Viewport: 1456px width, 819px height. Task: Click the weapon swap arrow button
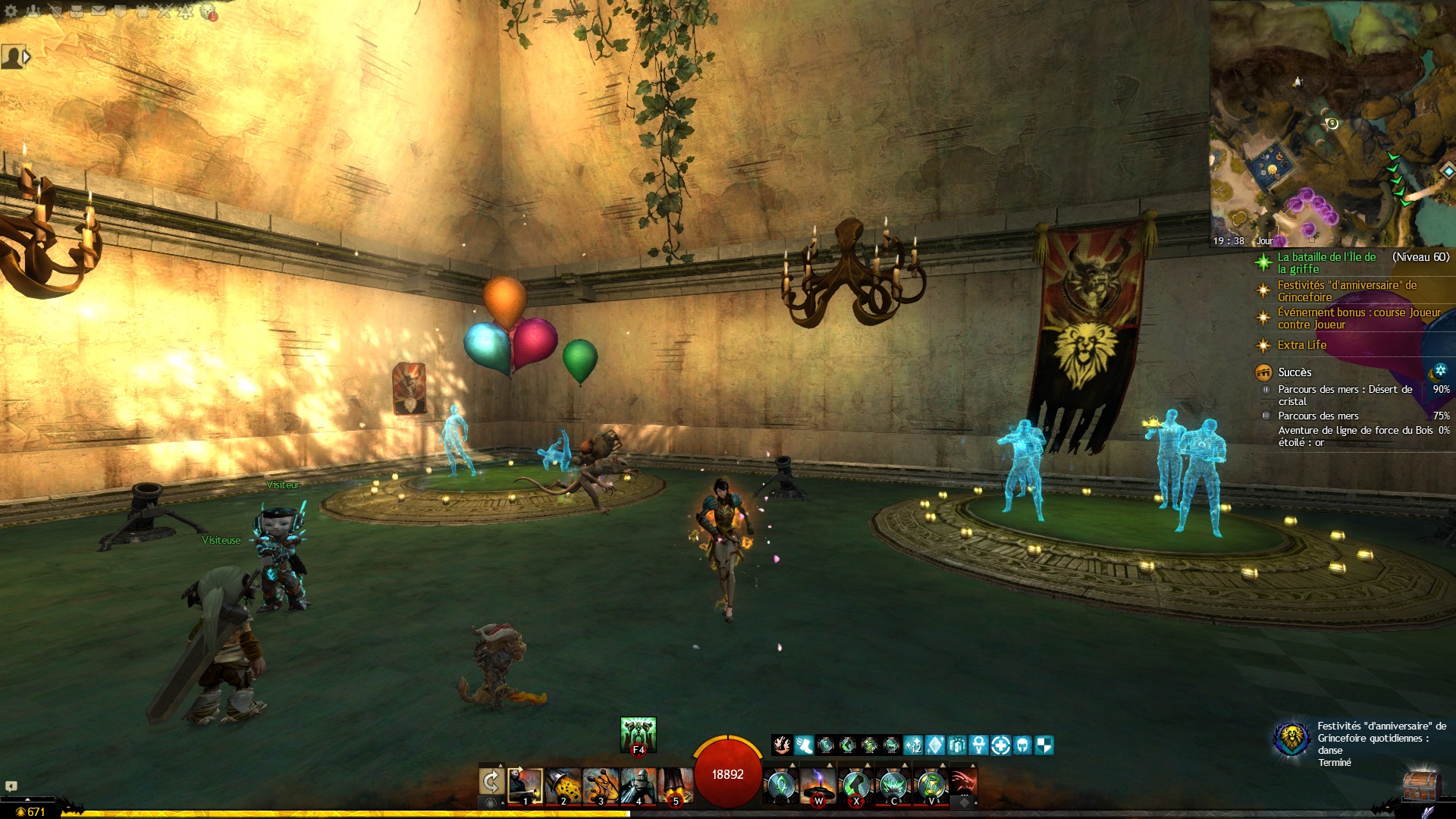coord(491,782)
